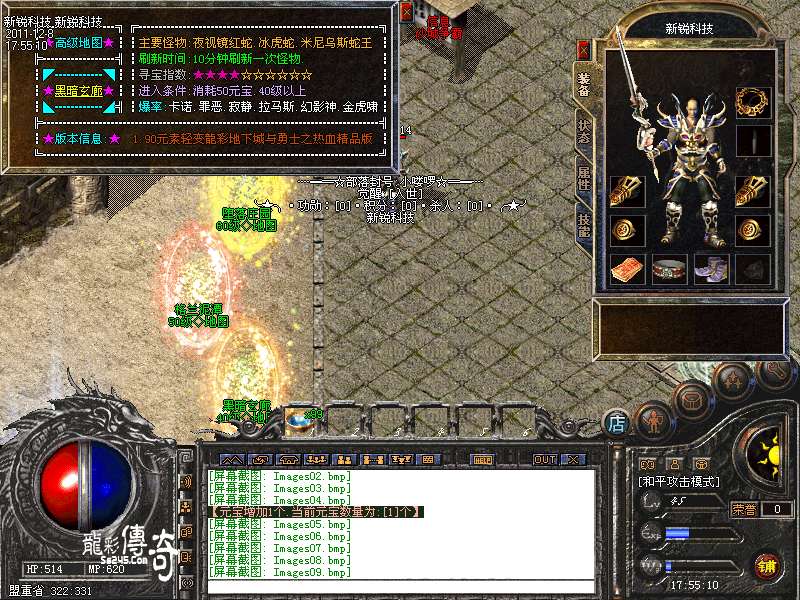Close the character equipment panel
The height and width of the screenshot is (600, 800).
click(584, 47)
